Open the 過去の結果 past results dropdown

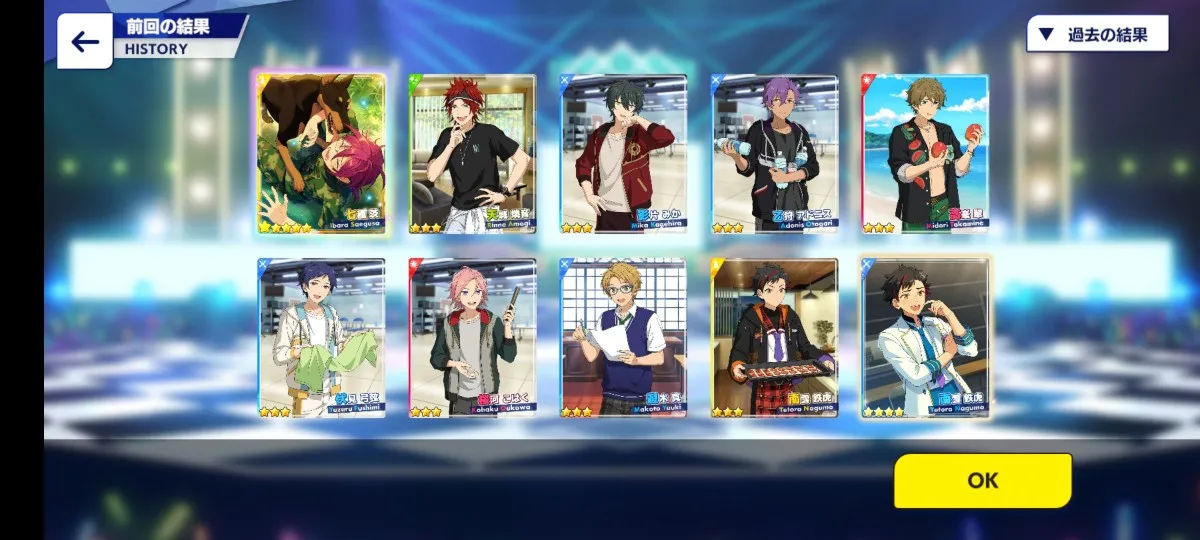coord(1097,35)
